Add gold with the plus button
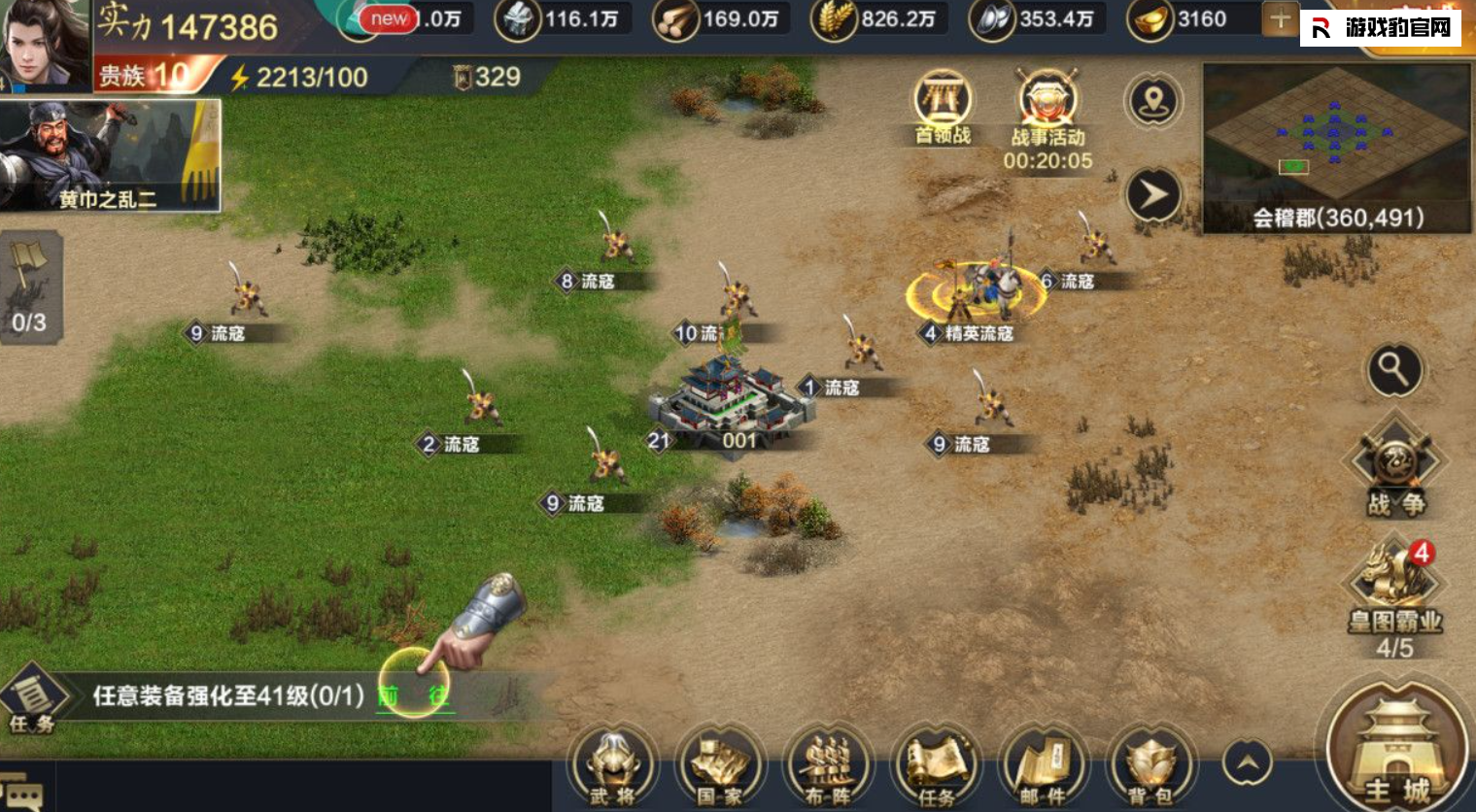This screenshot has height=812, width=1476. tap(1280, 19)
